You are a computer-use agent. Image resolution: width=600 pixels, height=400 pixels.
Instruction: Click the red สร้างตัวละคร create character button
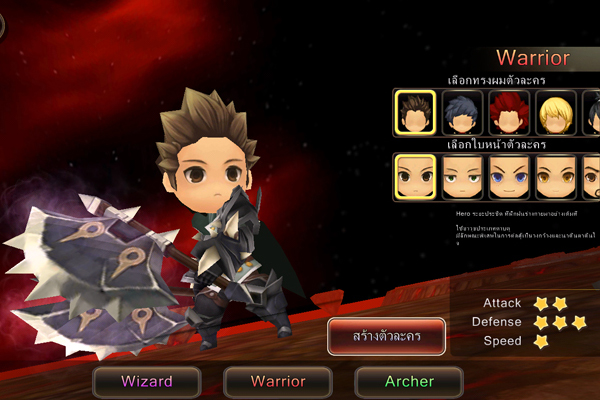tap(387, 336)
